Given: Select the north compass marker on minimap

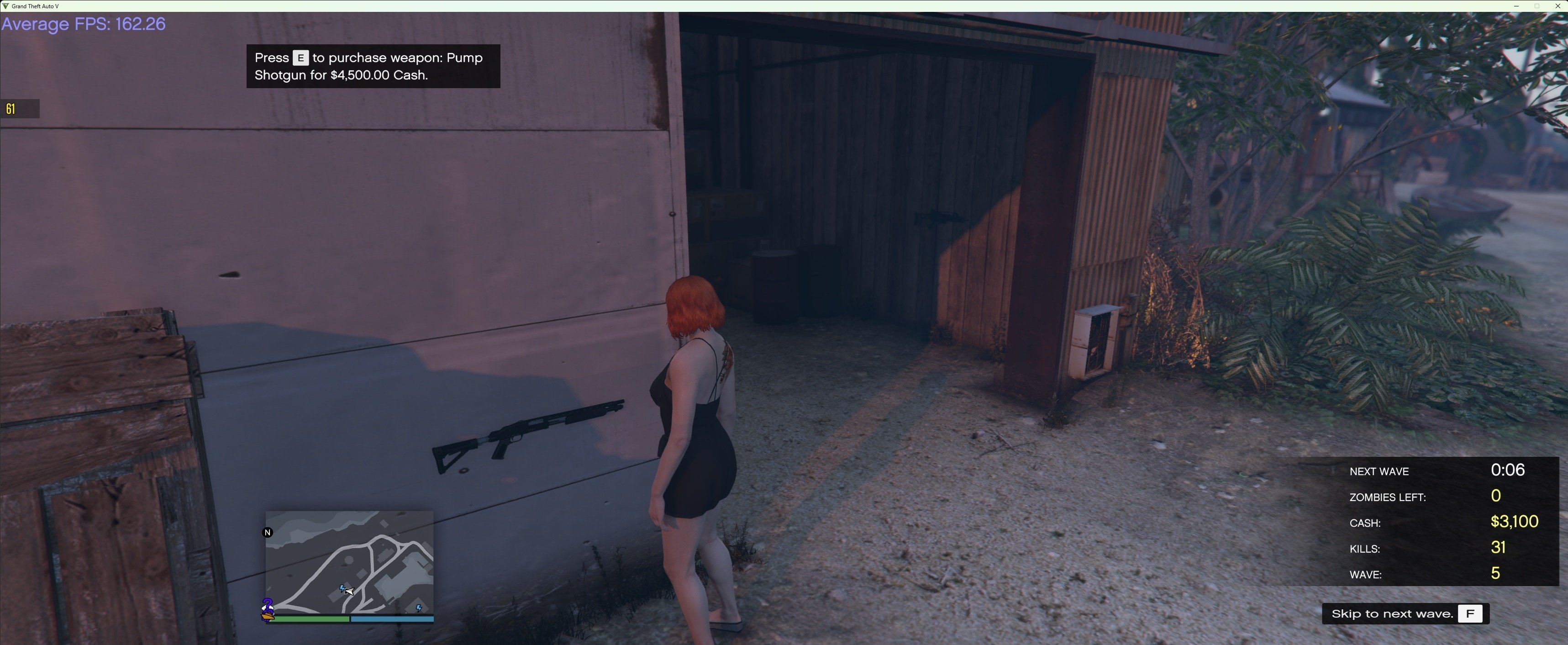Looking at the screenshot, I should coord(267,532).
